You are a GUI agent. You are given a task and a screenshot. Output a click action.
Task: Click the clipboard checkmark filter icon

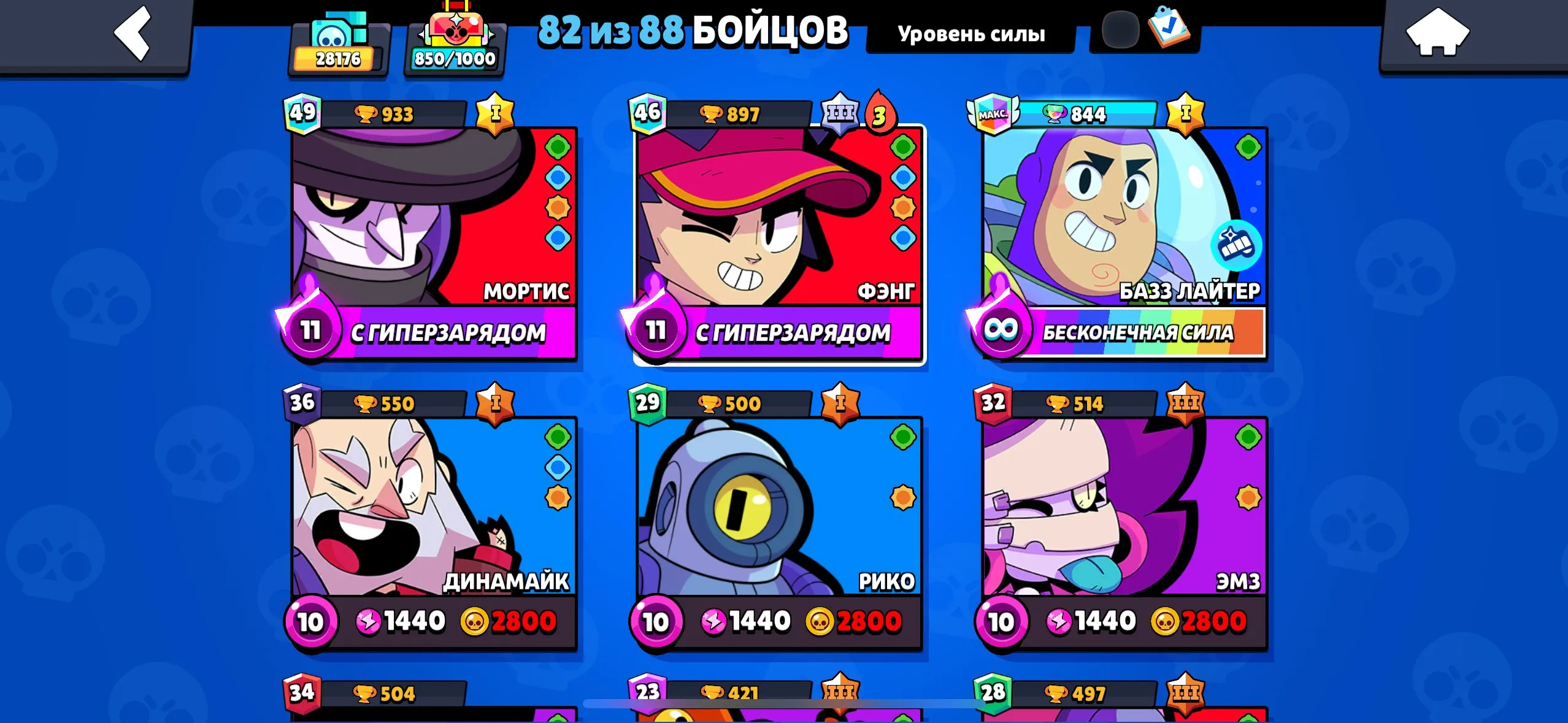(x=1170, y=28)
